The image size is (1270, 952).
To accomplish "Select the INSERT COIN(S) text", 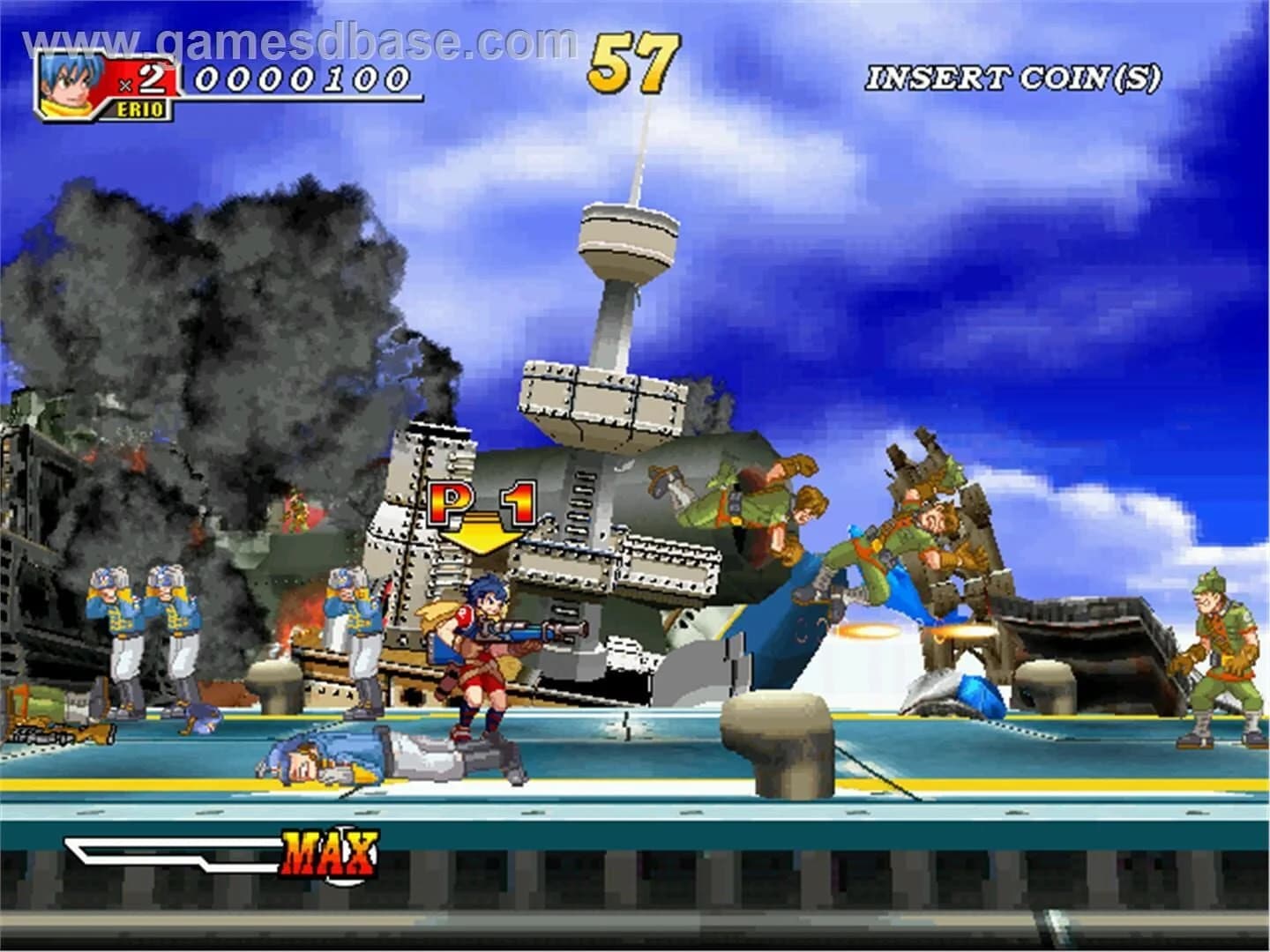I will click(x=1014, y=79).
